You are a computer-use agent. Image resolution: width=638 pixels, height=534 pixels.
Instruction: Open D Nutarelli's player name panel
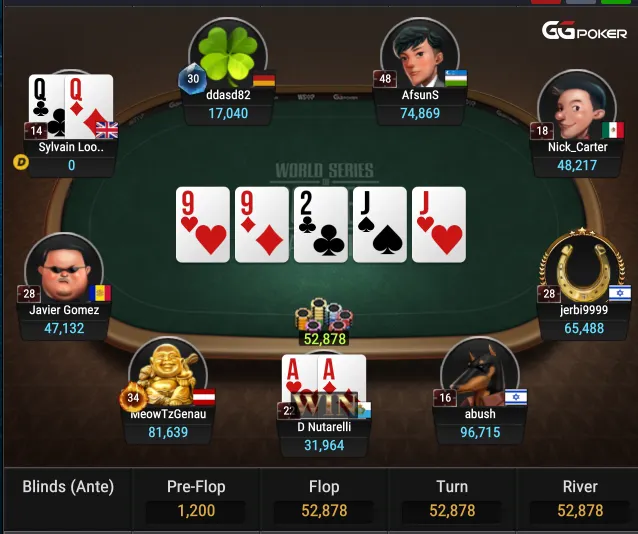click(323, 436)
